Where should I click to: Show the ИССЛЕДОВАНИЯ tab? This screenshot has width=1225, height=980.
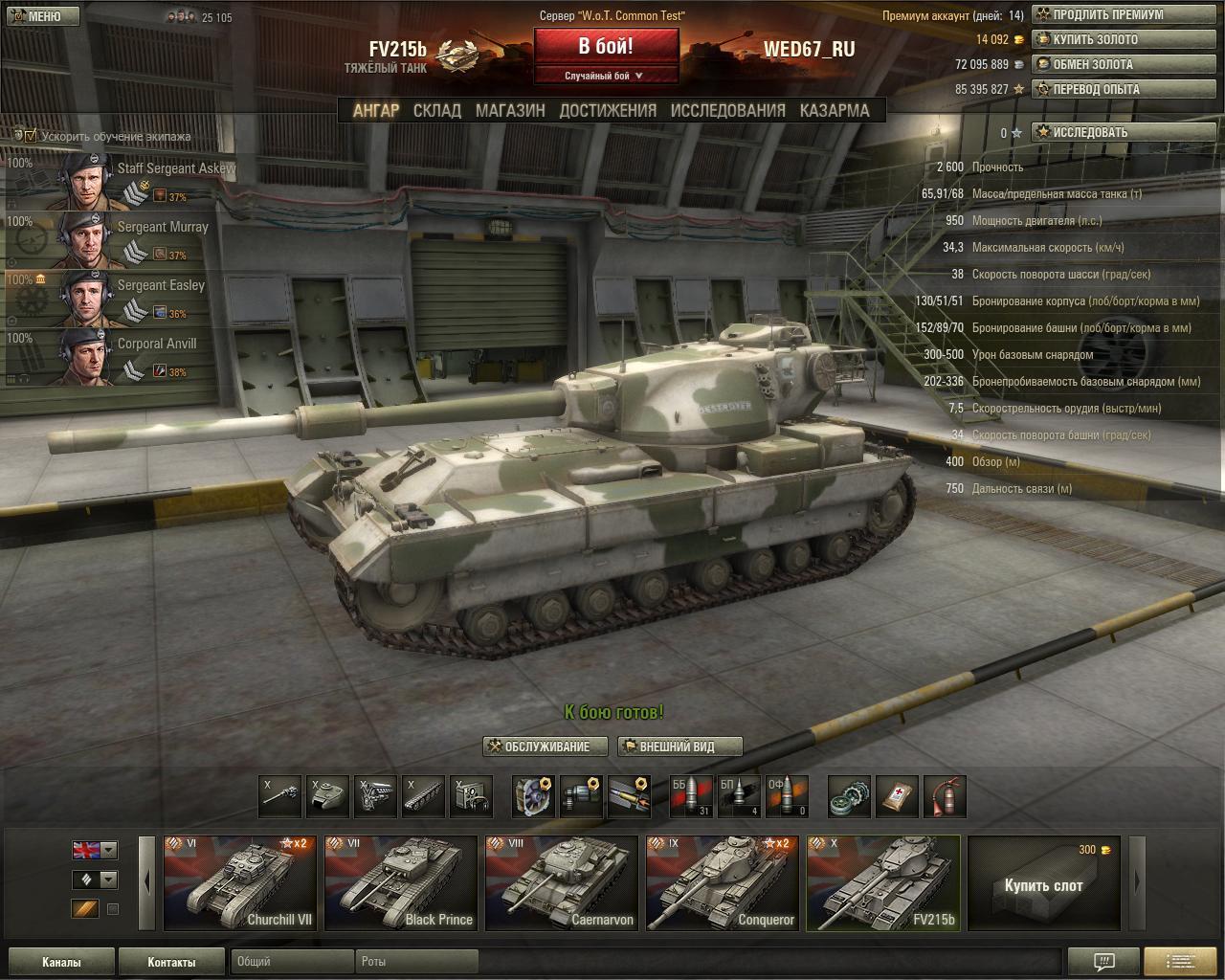727,111
